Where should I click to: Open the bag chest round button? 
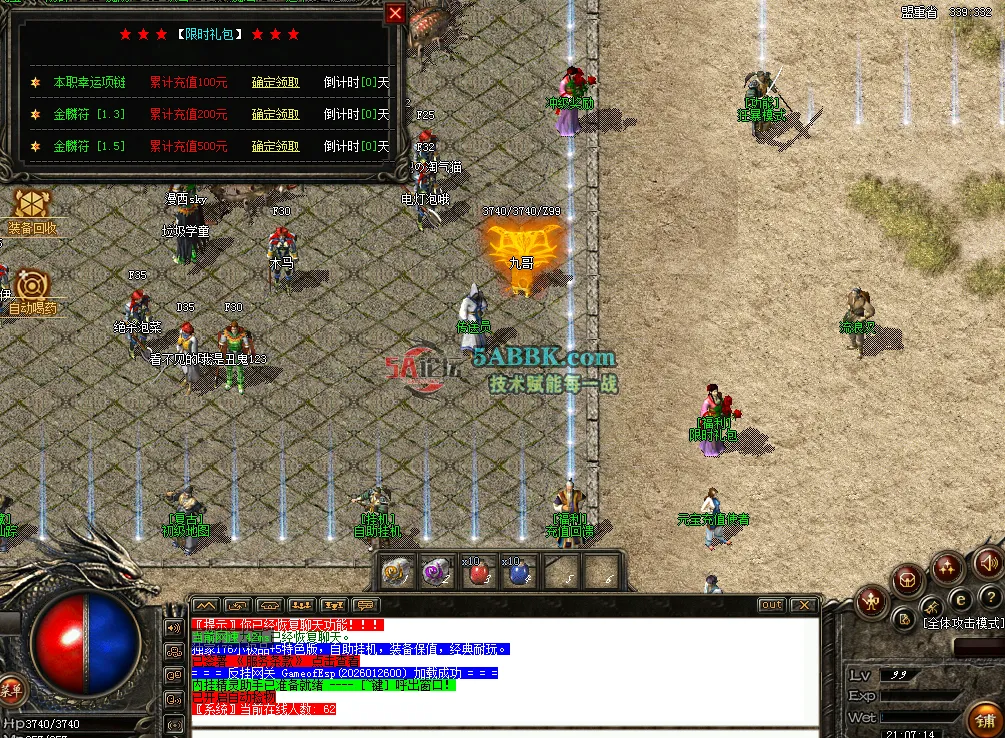(x=908, y=578)
